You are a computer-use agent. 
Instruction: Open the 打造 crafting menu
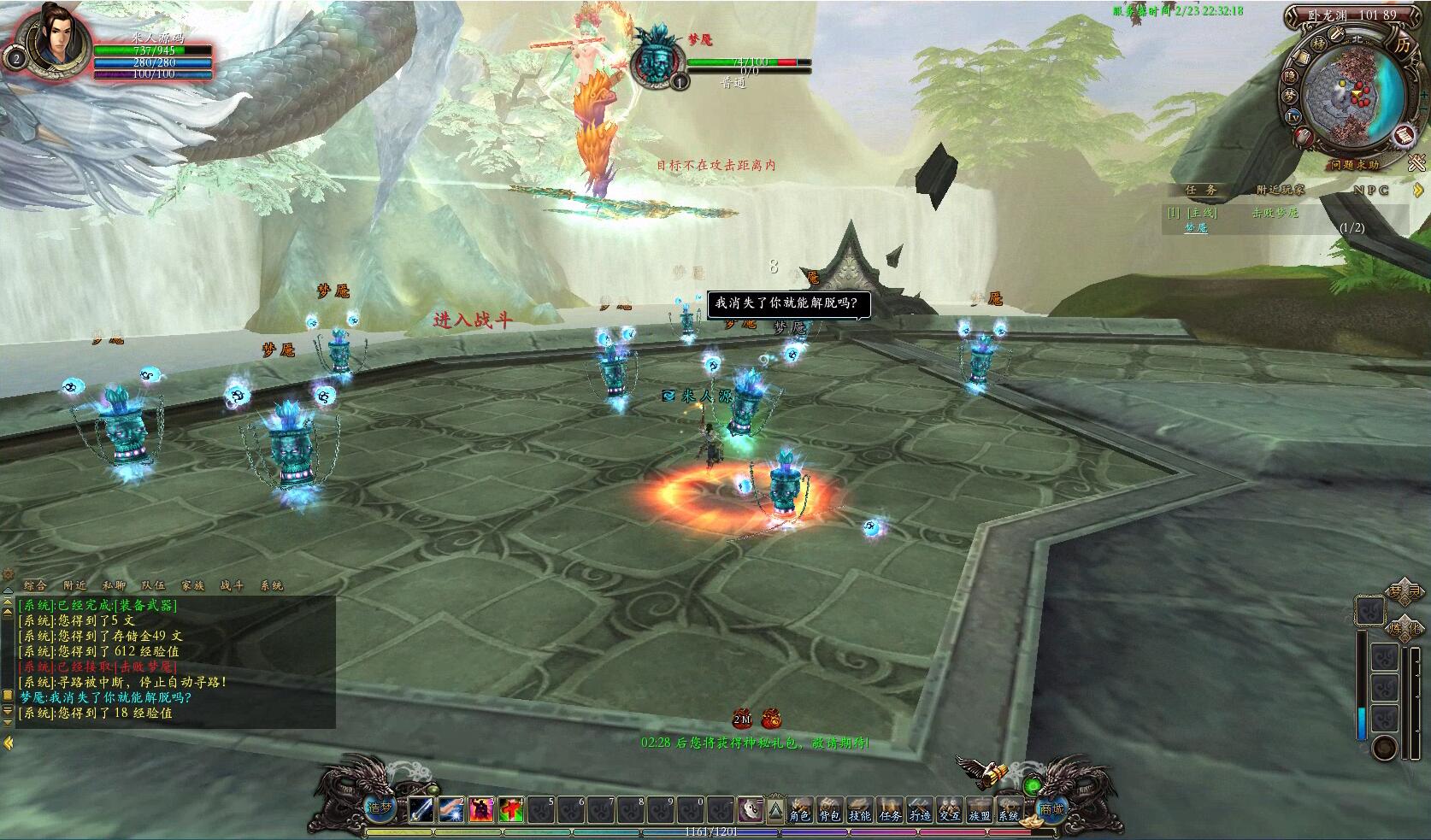[919, 809]
